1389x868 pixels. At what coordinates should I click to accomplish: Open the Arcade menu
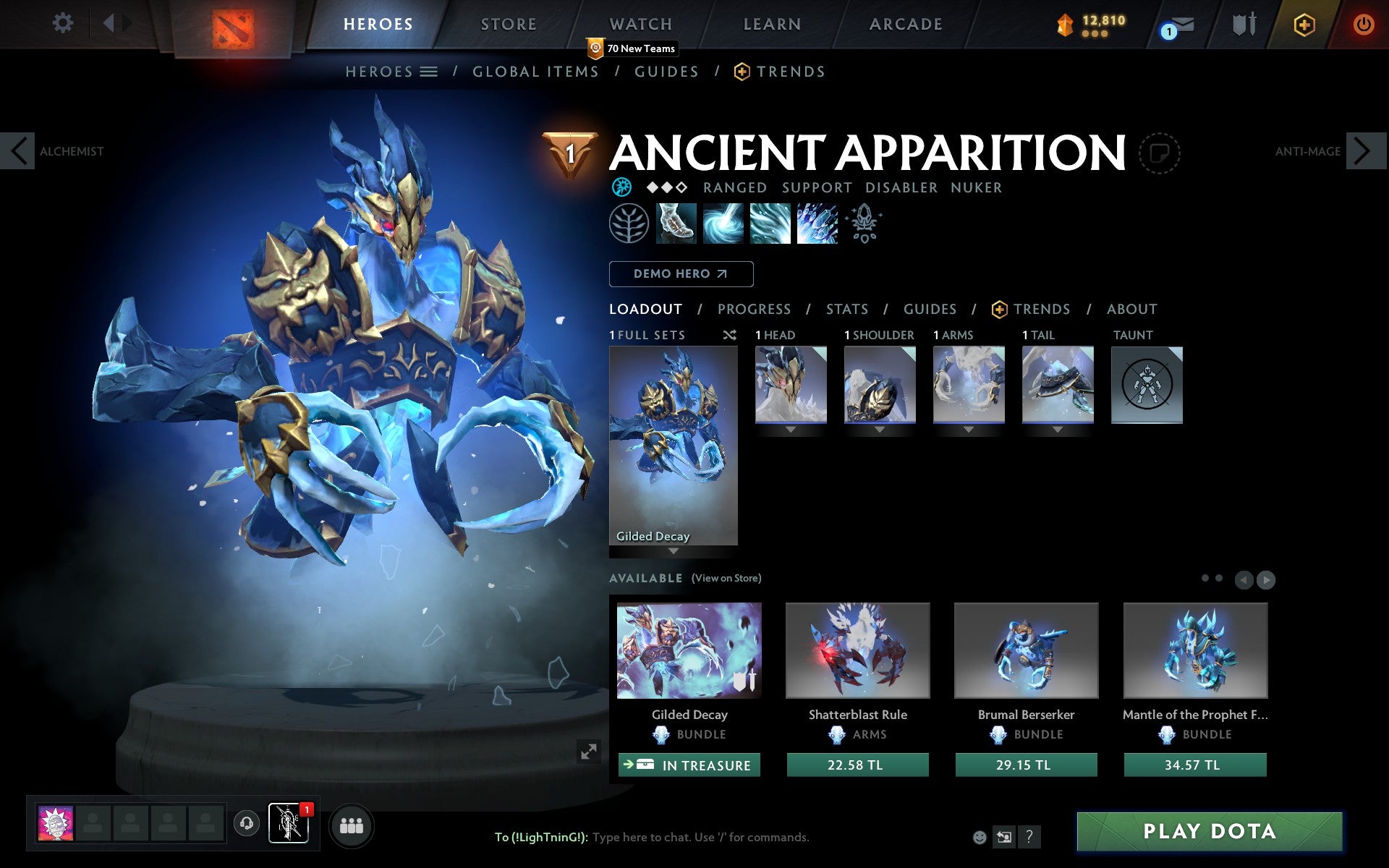point(905,24)
